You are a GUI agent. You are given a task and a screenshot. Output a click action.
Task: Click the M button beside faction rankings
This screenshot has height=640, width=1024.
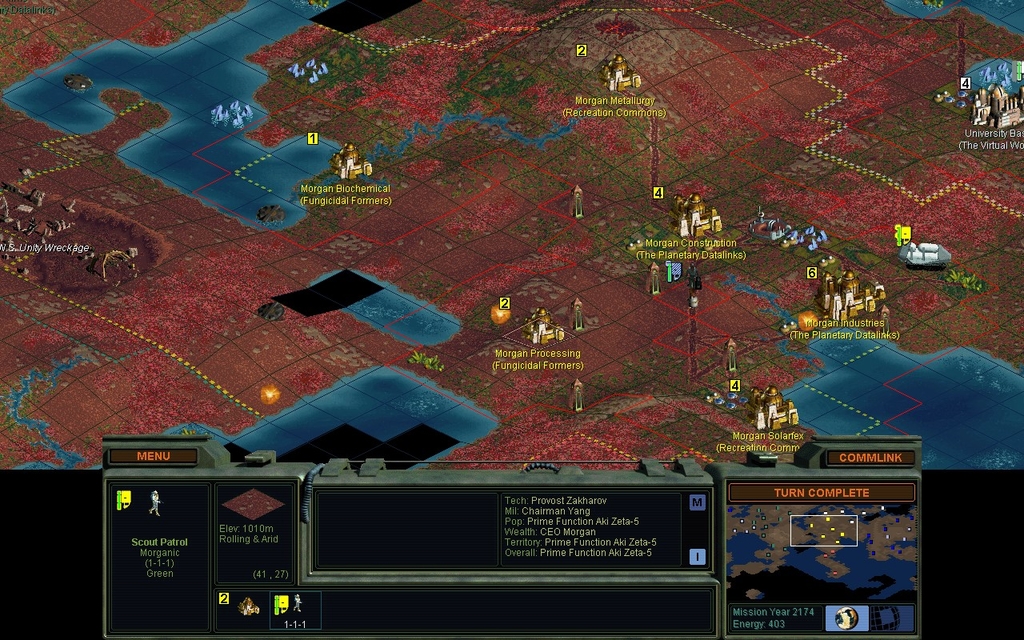(697, 502)
